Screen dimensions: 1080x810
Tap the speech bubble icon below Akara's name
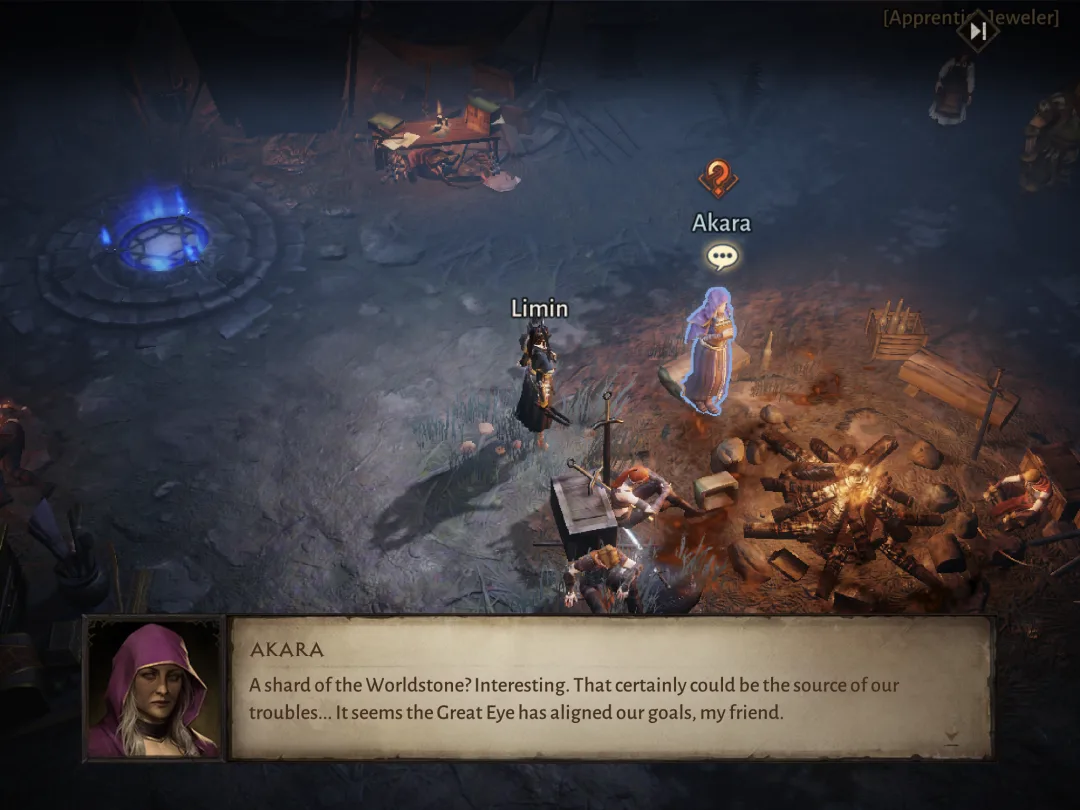coord(721,257)
